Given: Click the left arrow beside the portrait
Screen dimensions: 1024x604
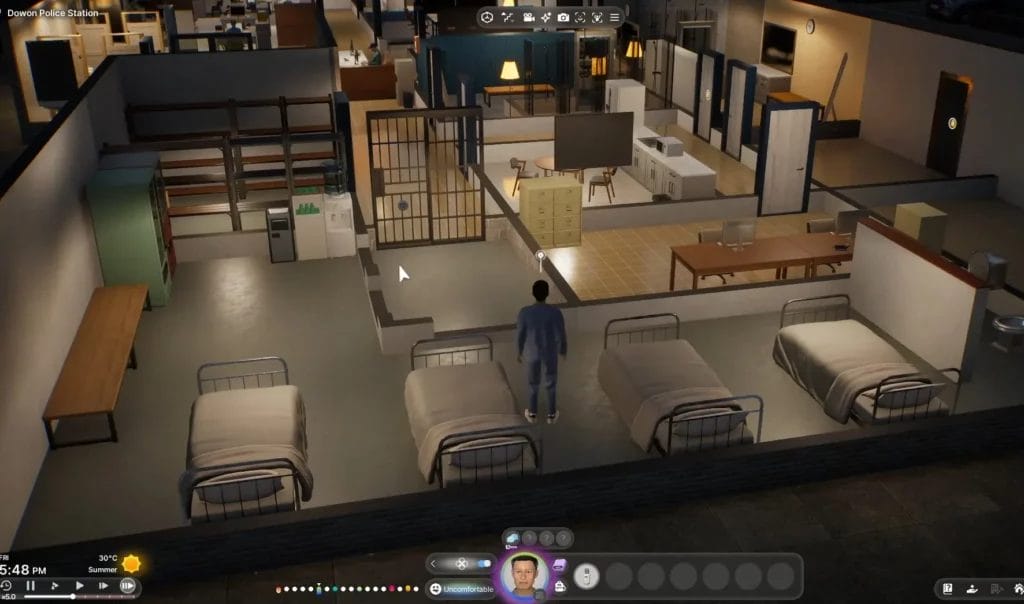Looking at the screenshot, I should pyautogui.click(x=434, y=564).
